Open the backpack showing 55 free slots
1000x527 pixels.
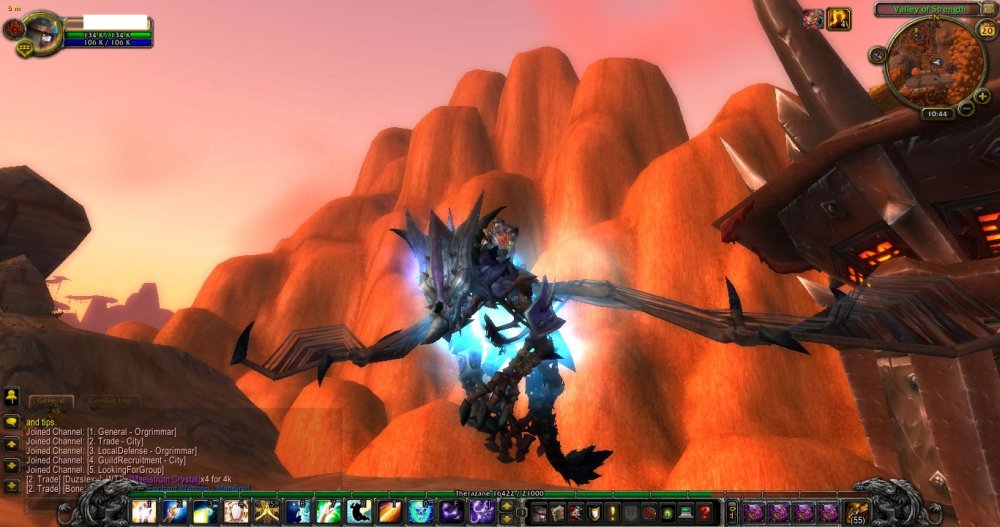click(x=857, y=512)
